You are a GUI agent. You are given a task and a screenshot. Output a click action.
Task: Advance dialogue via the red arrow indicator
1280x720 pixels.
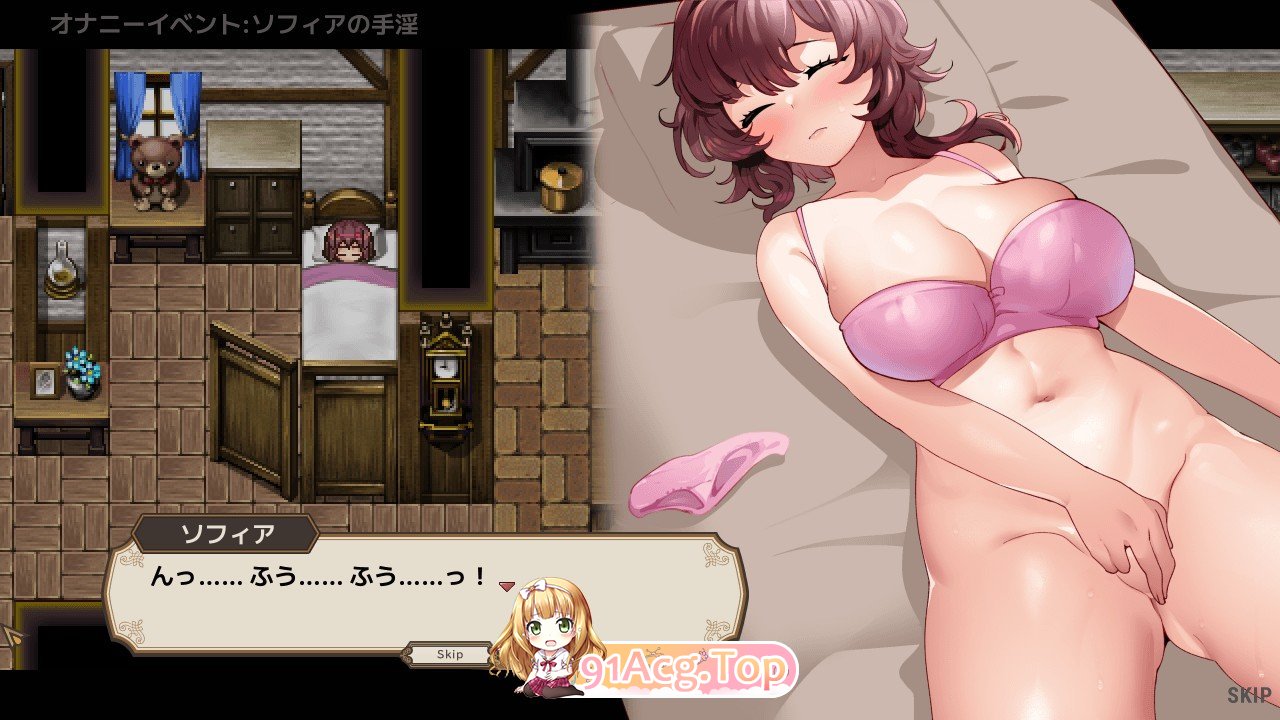tap(506, 584)
